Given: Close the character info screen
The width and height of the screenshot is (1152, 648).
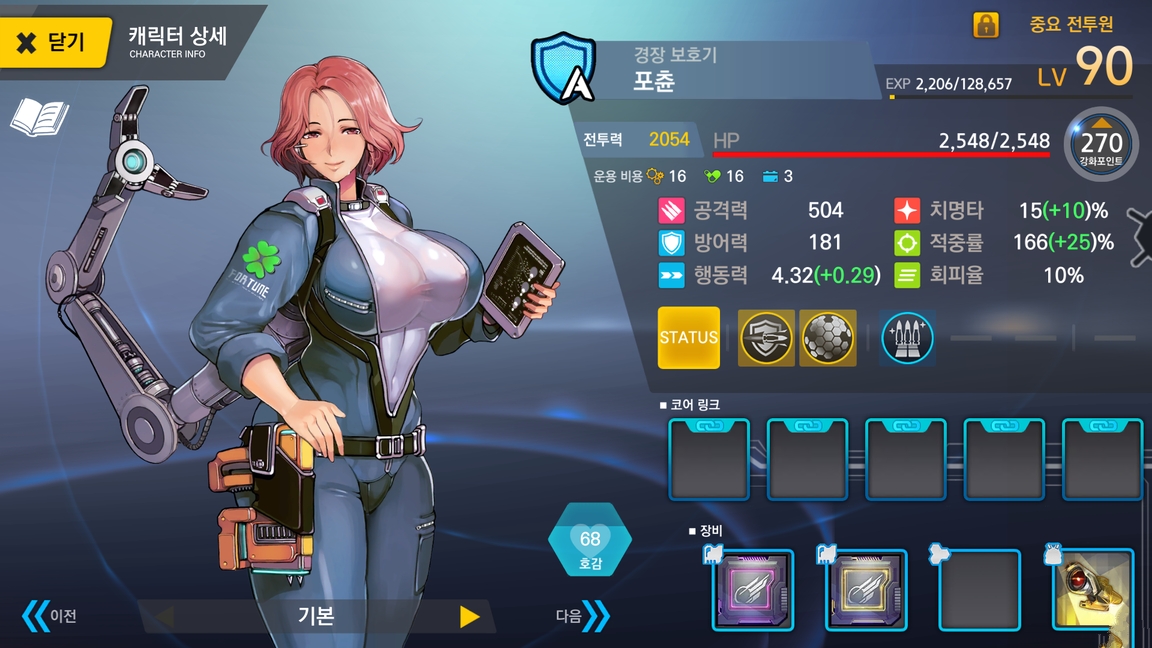Looking at the screenshot, I should (53, 42).
